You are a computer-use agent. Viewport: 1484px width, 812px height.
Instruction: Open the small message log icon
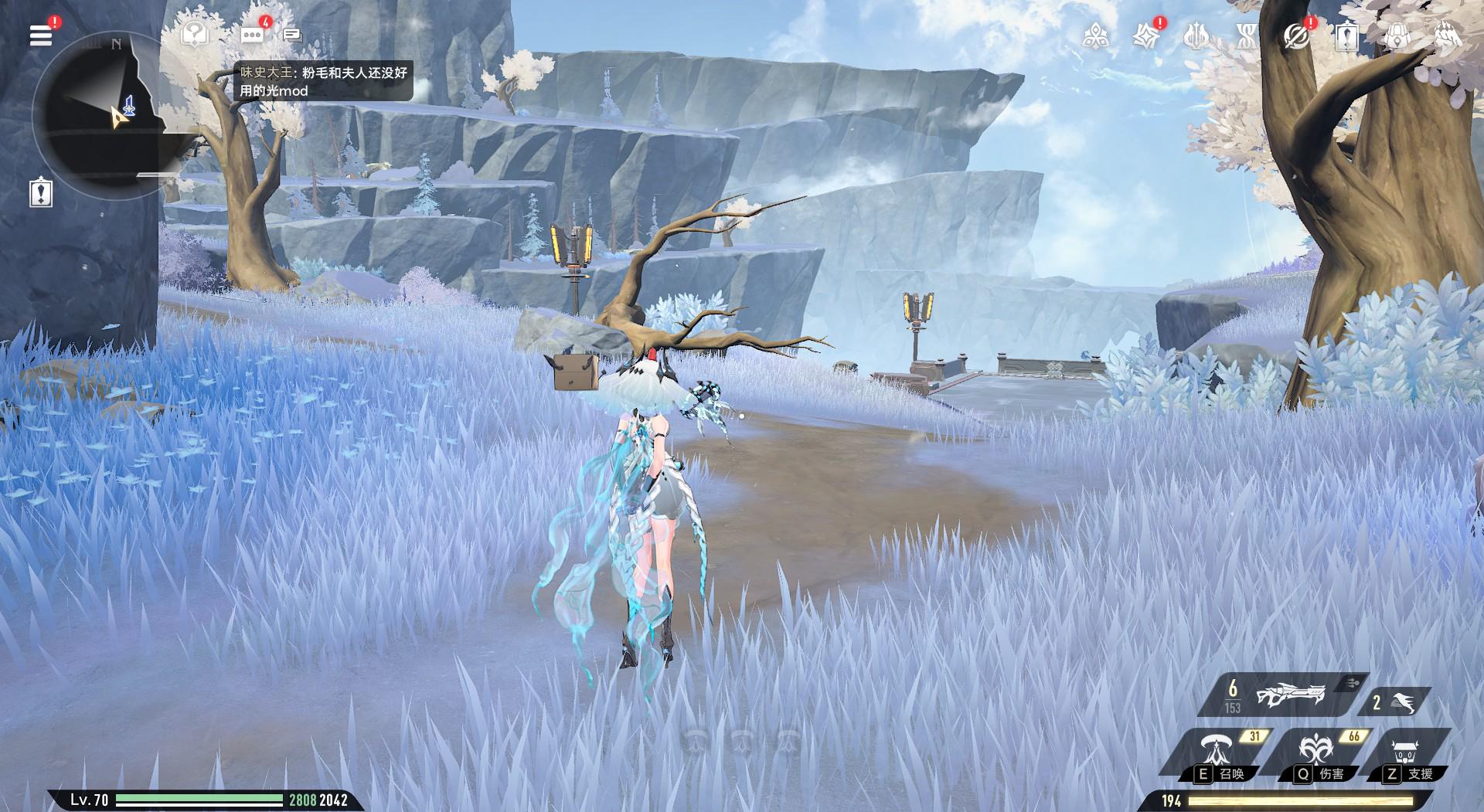(291, 35)
